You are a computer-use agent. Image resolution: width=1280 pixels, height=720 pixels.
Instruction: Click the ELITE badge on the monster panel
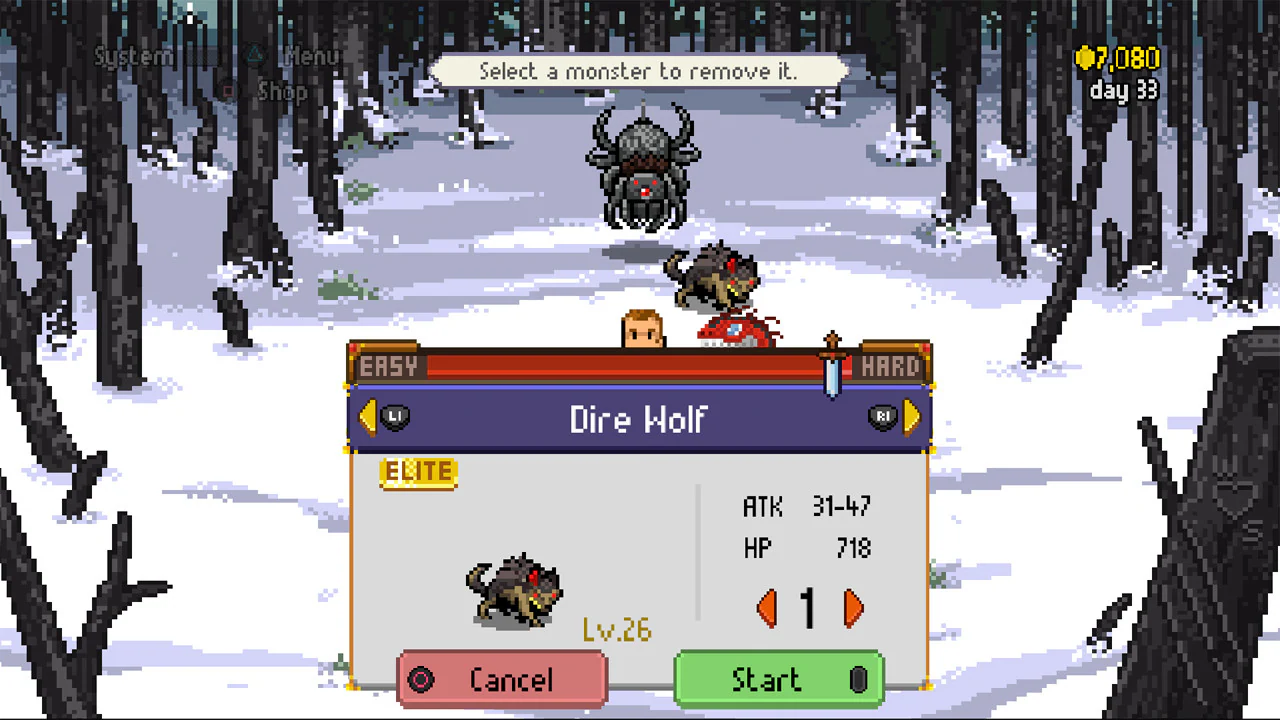[x=419, y=473]
